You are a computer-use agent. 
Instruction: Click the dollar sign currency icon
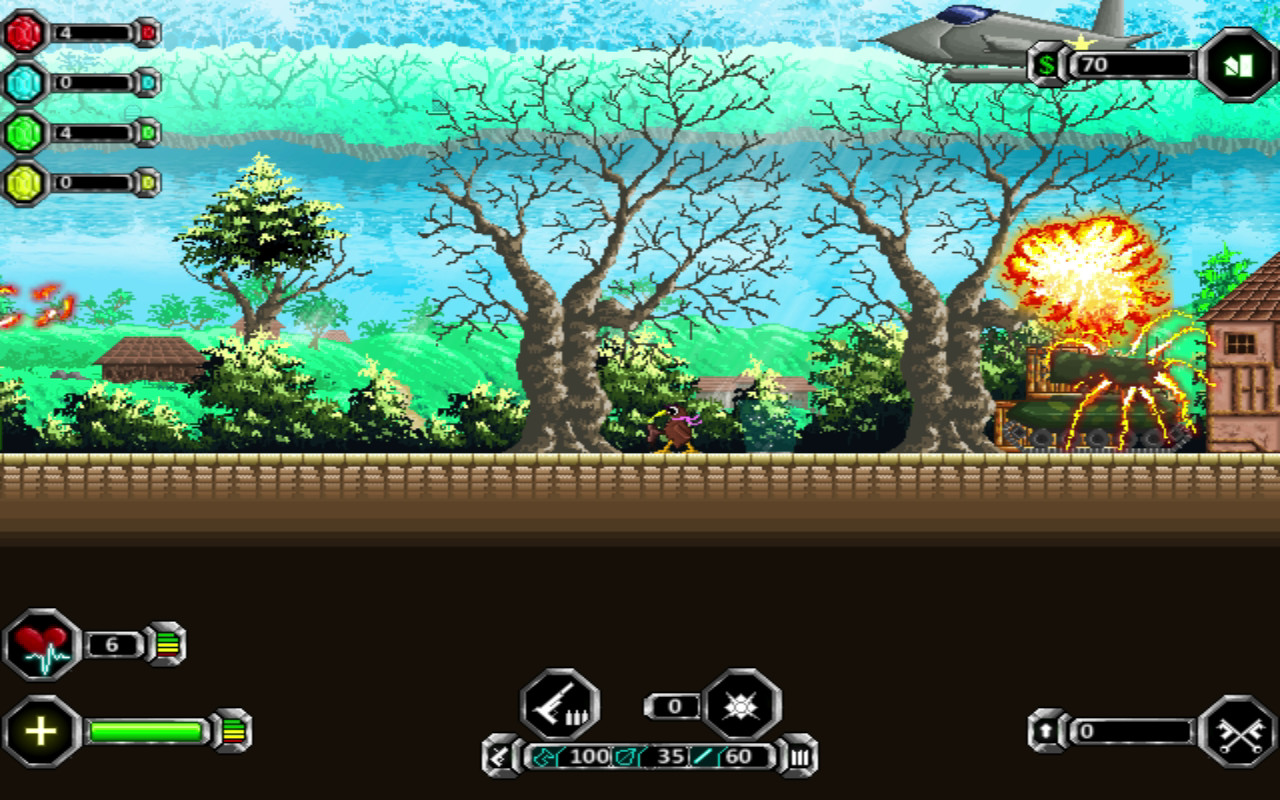point(1047,66)
